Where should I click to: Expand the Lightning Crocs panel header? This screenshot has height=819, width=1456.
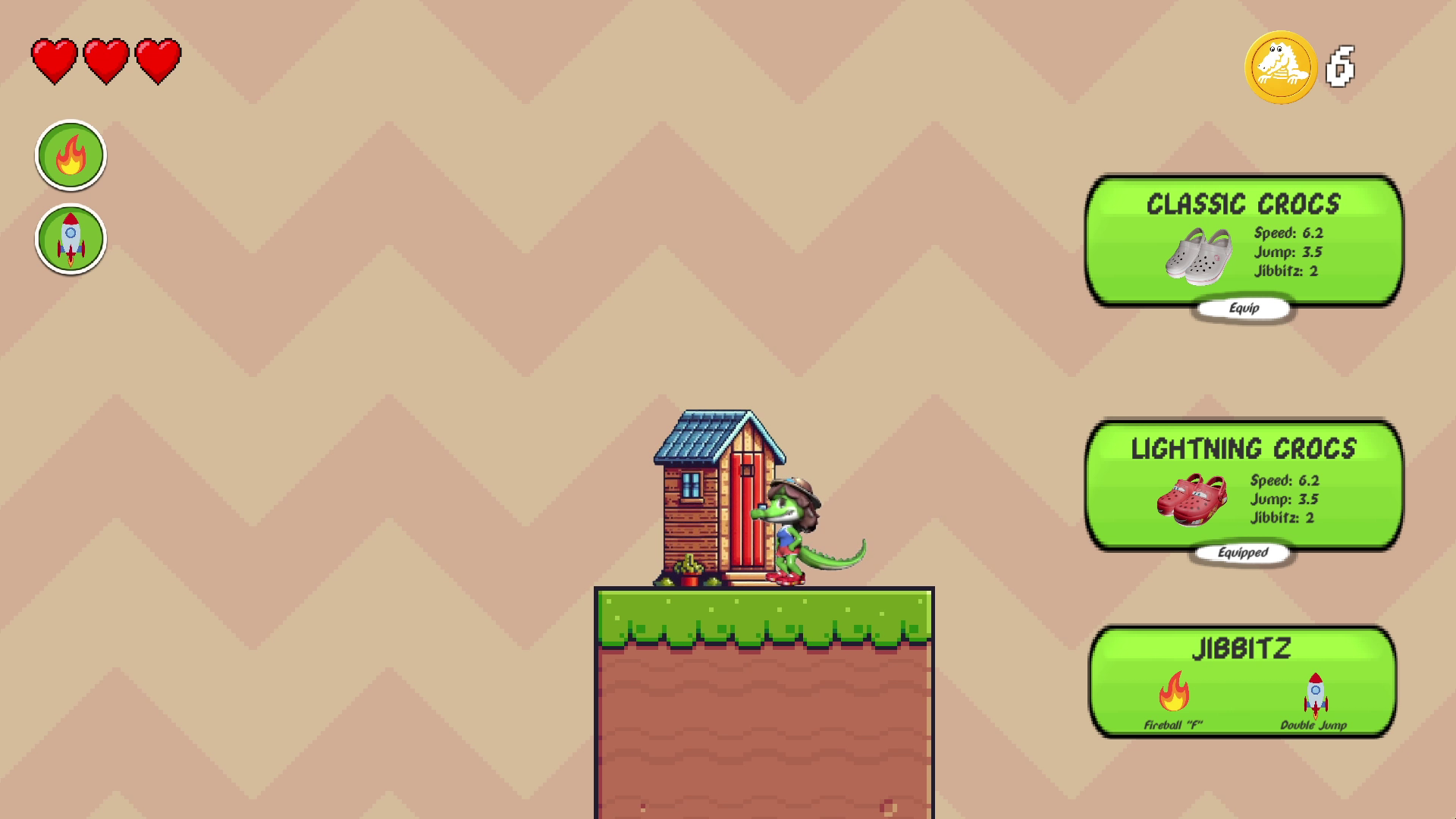click(x=1242, y=449)
